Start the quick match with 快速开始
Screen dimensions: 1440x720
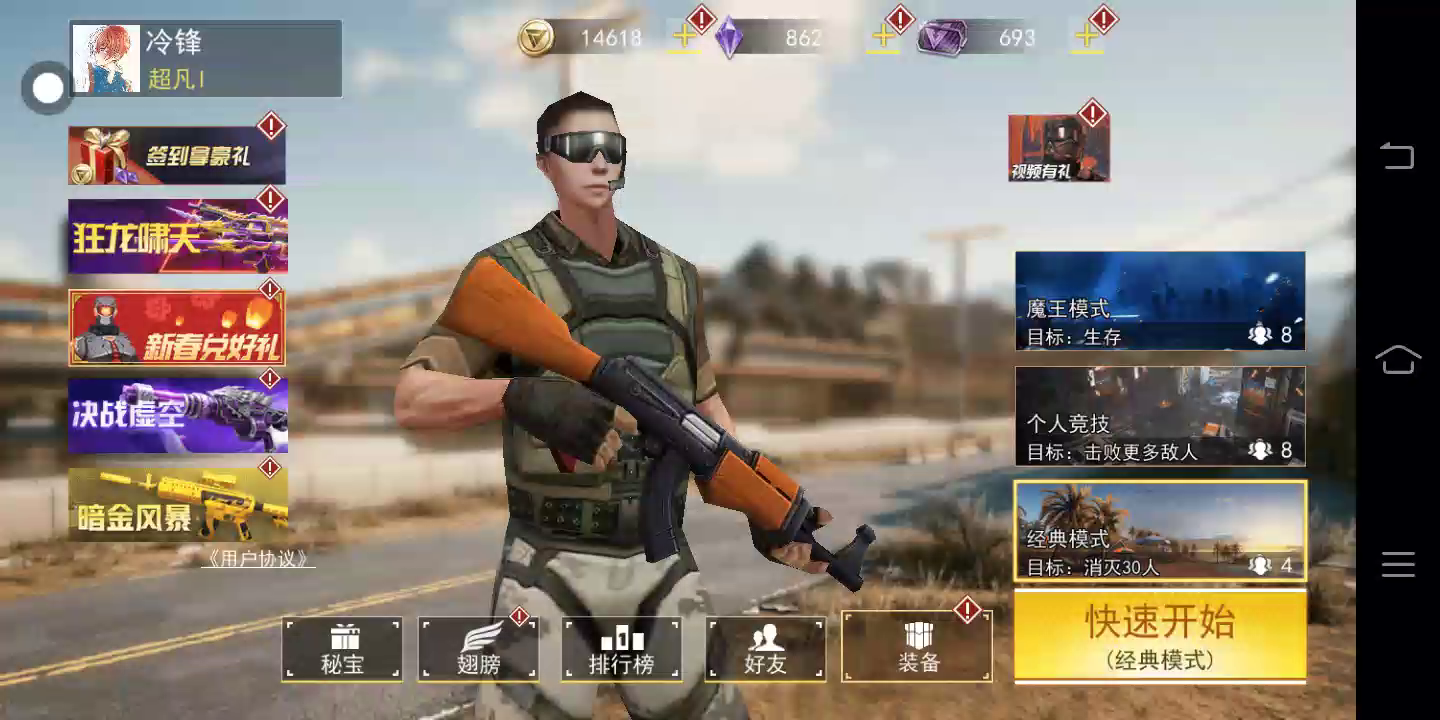(x=1160, y=636)
